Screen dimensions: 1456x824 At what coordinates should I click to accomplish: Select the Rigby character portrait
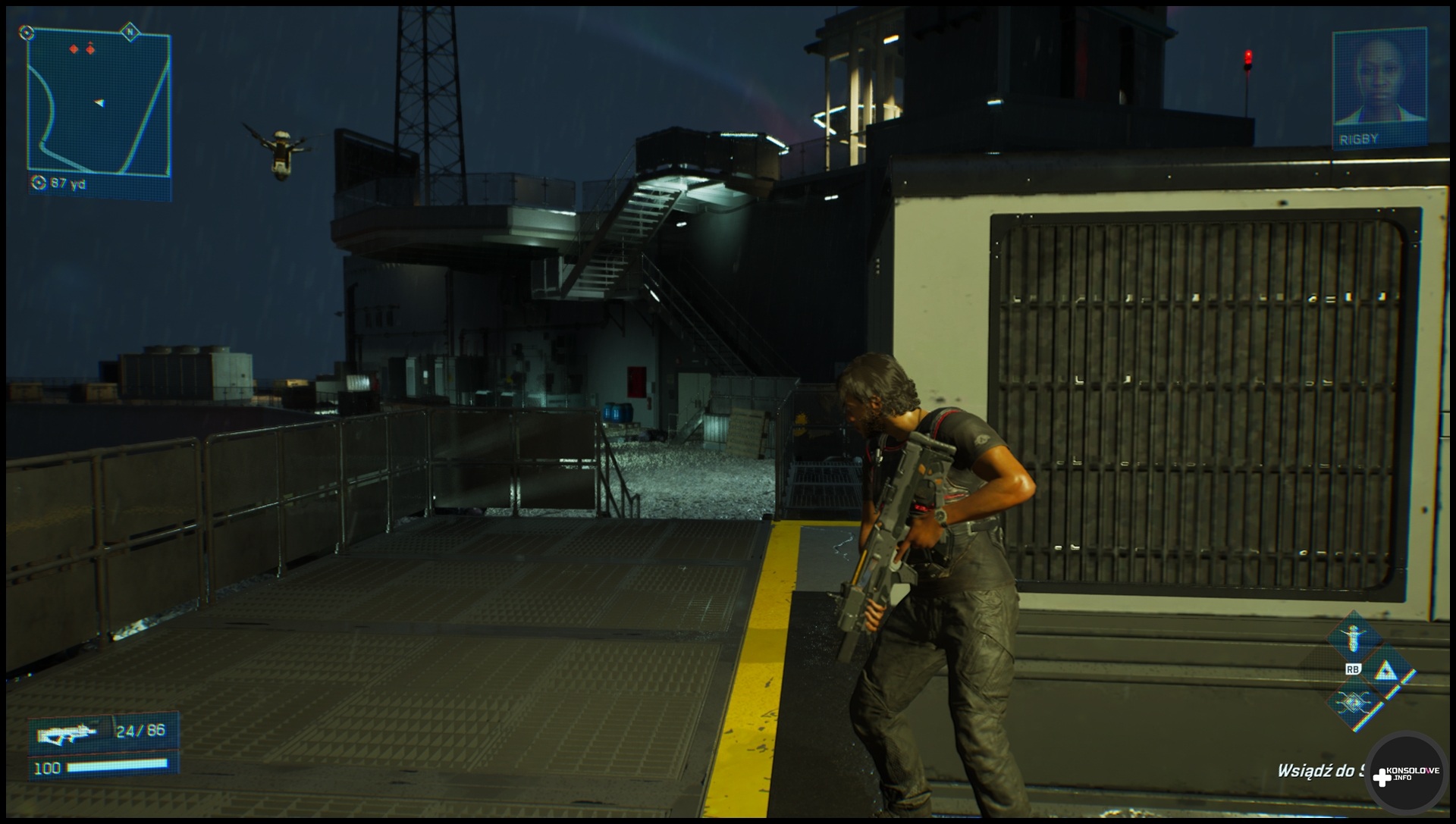point(1379,87)
